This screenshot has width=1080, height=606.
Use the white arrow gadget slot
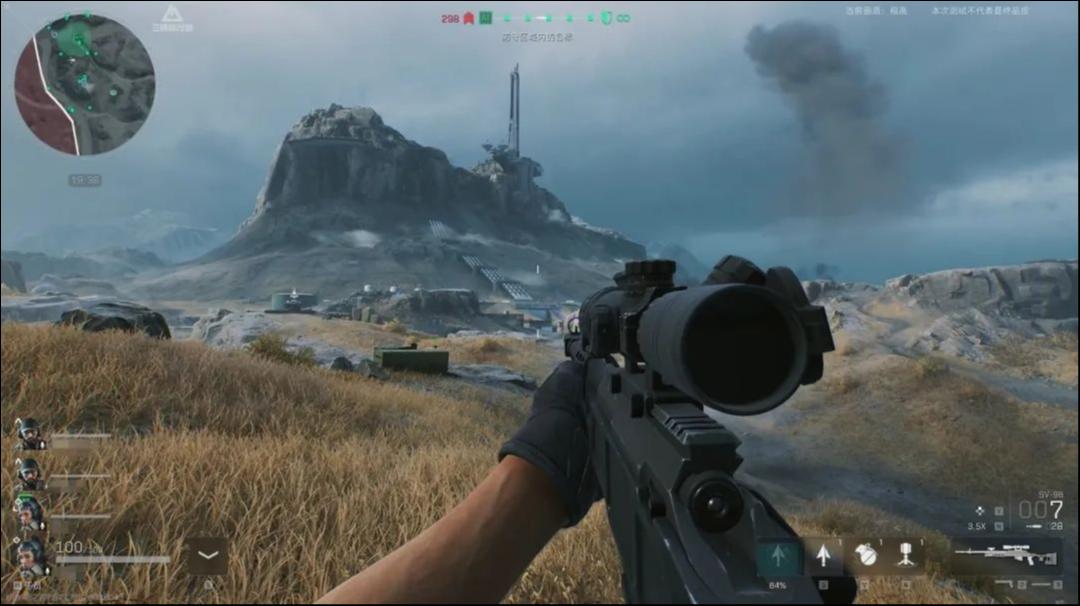(824, 556)
